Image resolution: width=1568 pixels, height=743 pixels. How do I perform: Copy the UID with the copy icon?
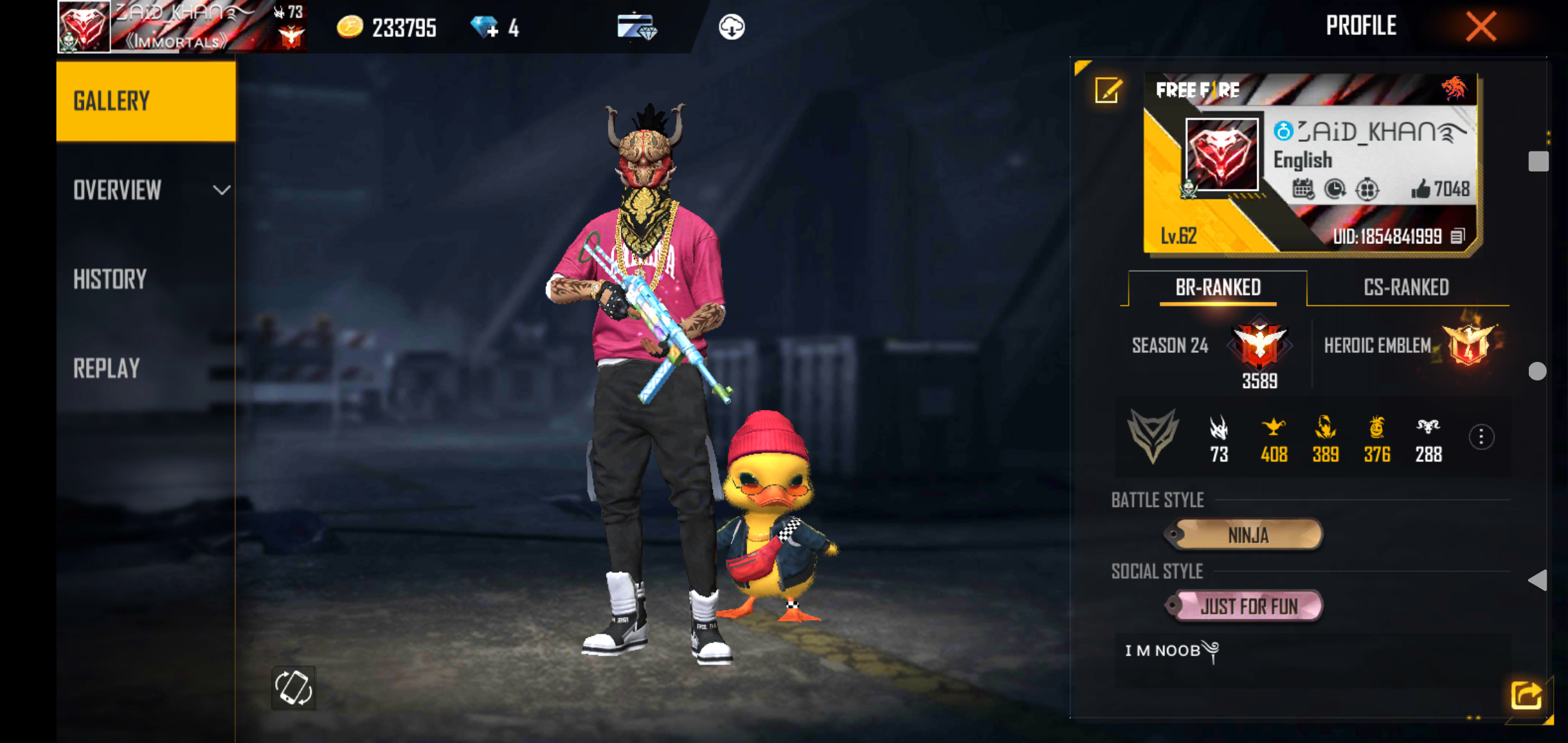pos(1457,237)
